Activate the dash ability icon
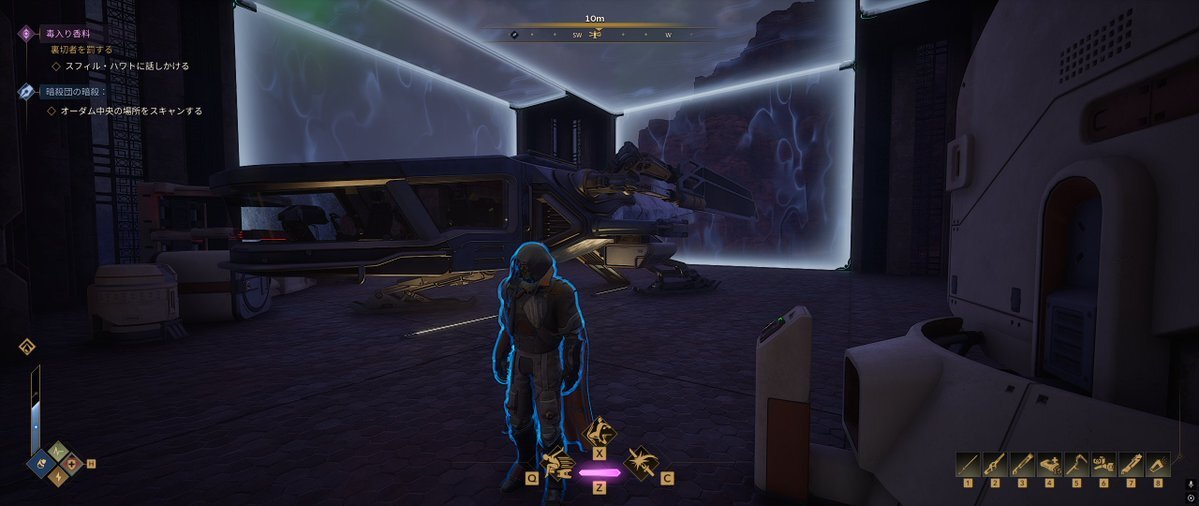Viewport: 1199px width, 506px height. coord(556,462)
